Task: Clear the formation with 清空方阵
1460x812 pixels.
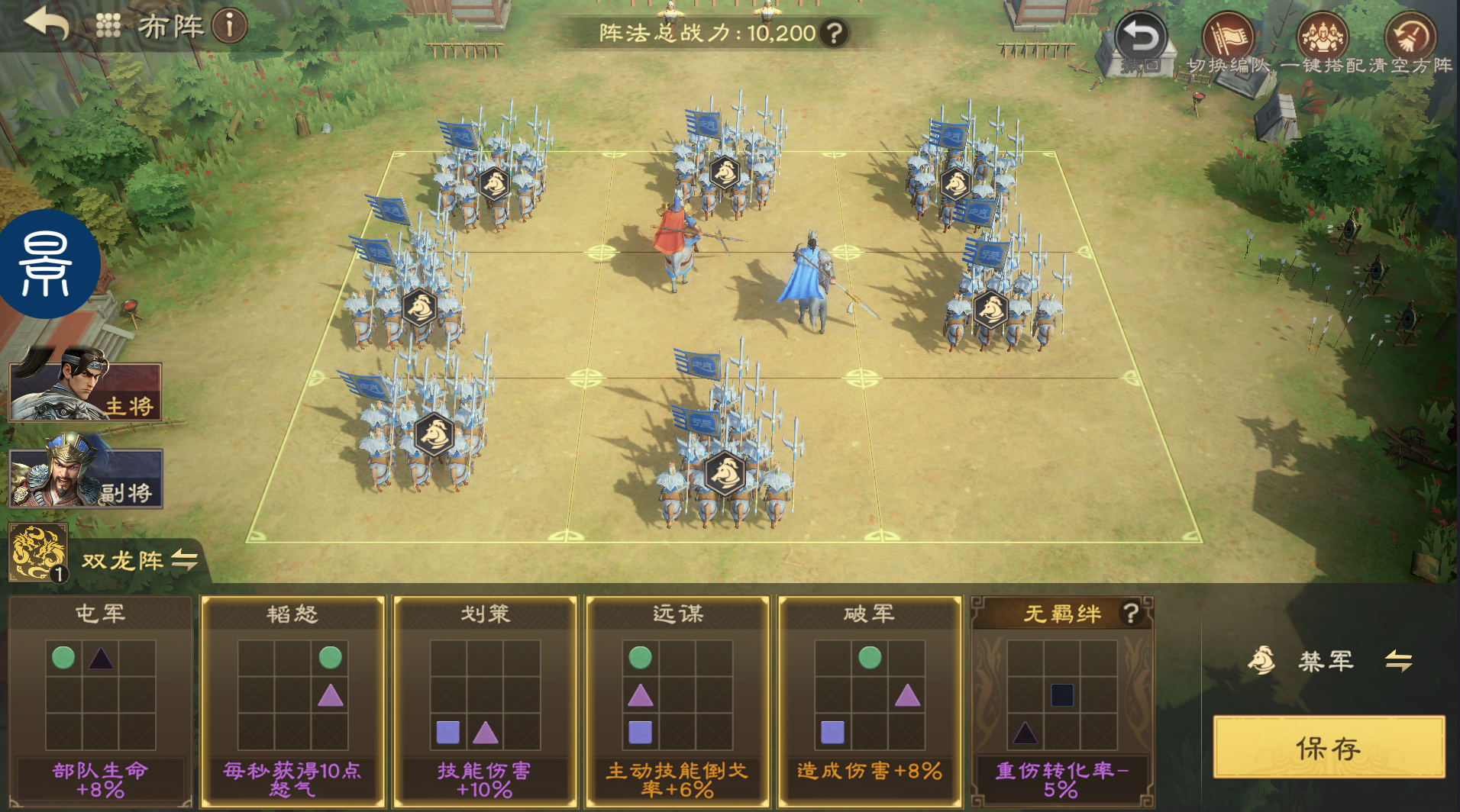Action: [1410, 43]
